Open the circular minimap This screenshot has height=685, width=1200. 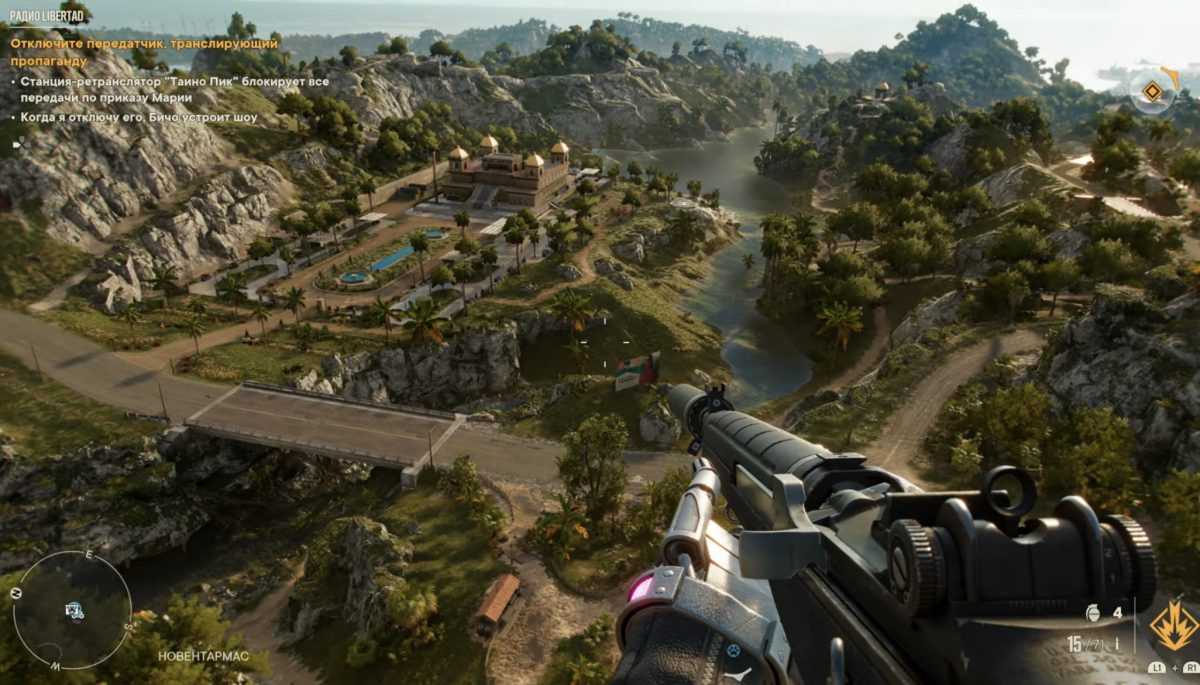[72, 610]
